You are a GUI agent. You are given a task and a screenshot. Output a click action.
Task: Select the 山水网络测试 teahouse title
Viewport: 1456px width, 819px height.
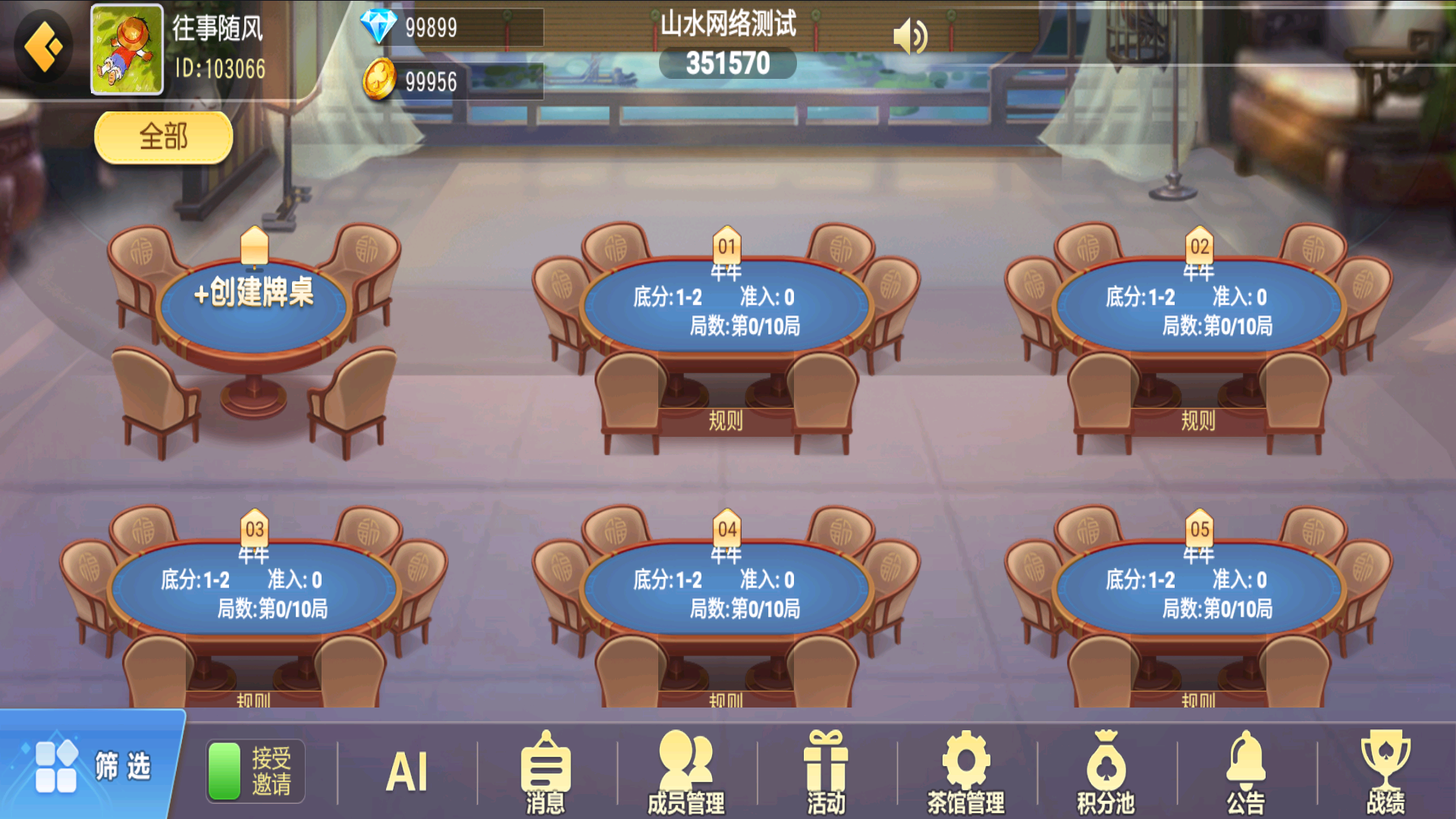[728, 23]
